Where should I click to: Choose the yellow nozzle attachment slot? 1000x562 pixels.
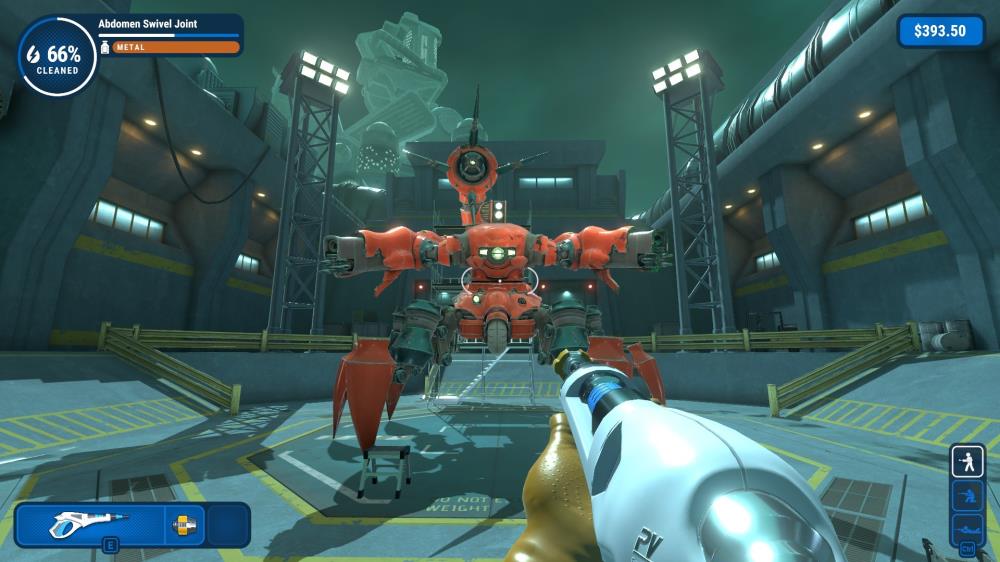185,524
